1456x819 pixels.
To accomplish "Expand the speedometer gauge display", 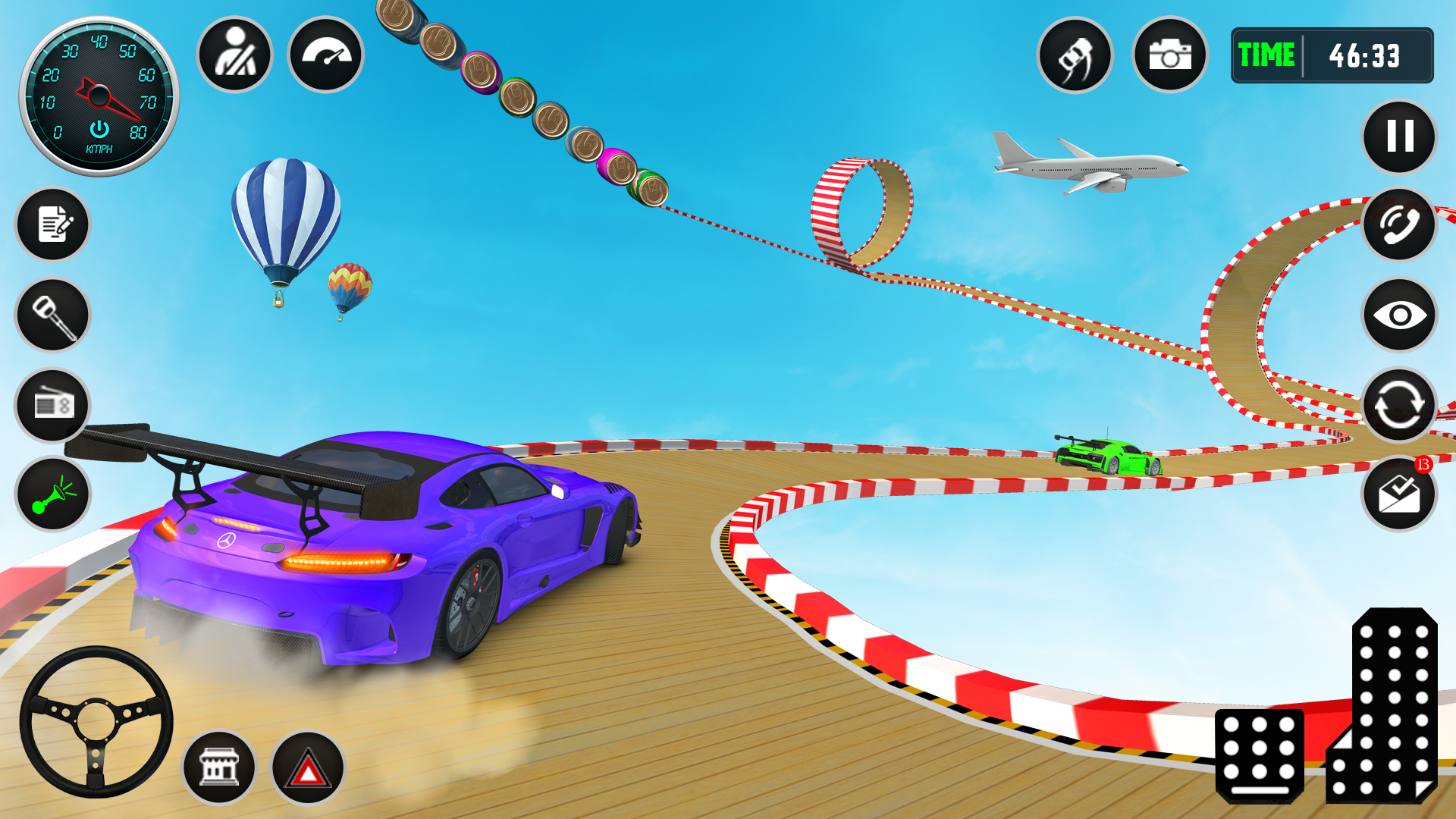I will coord(97,91).
